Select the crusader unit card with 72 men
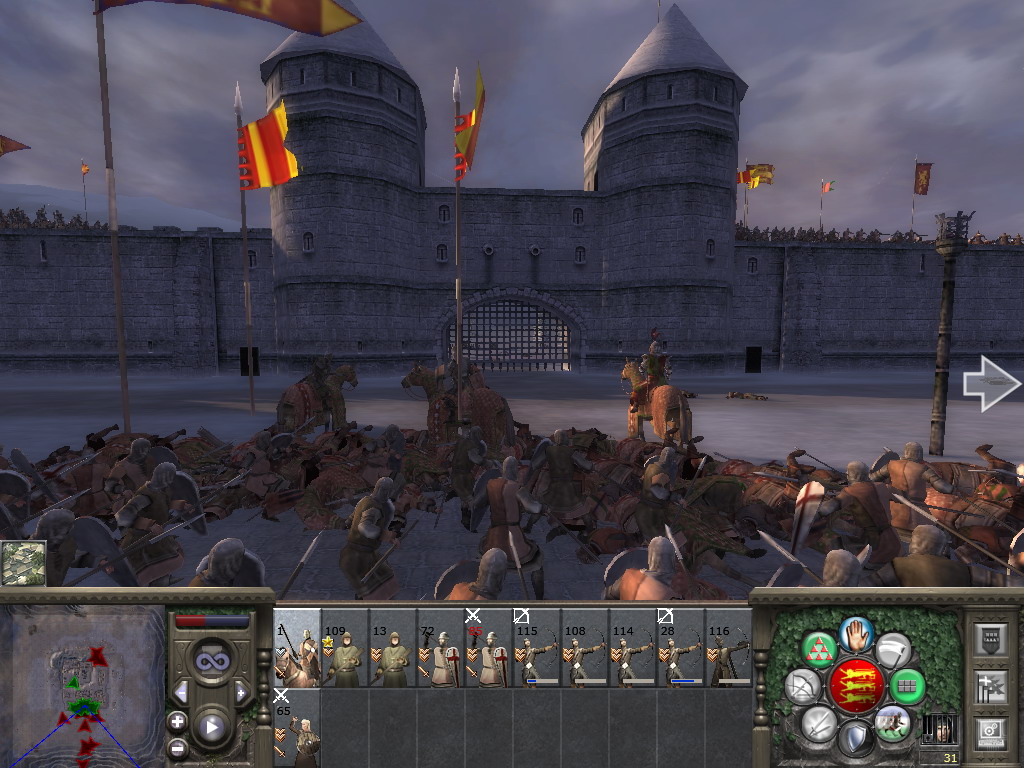 click(x=441, y=648)
